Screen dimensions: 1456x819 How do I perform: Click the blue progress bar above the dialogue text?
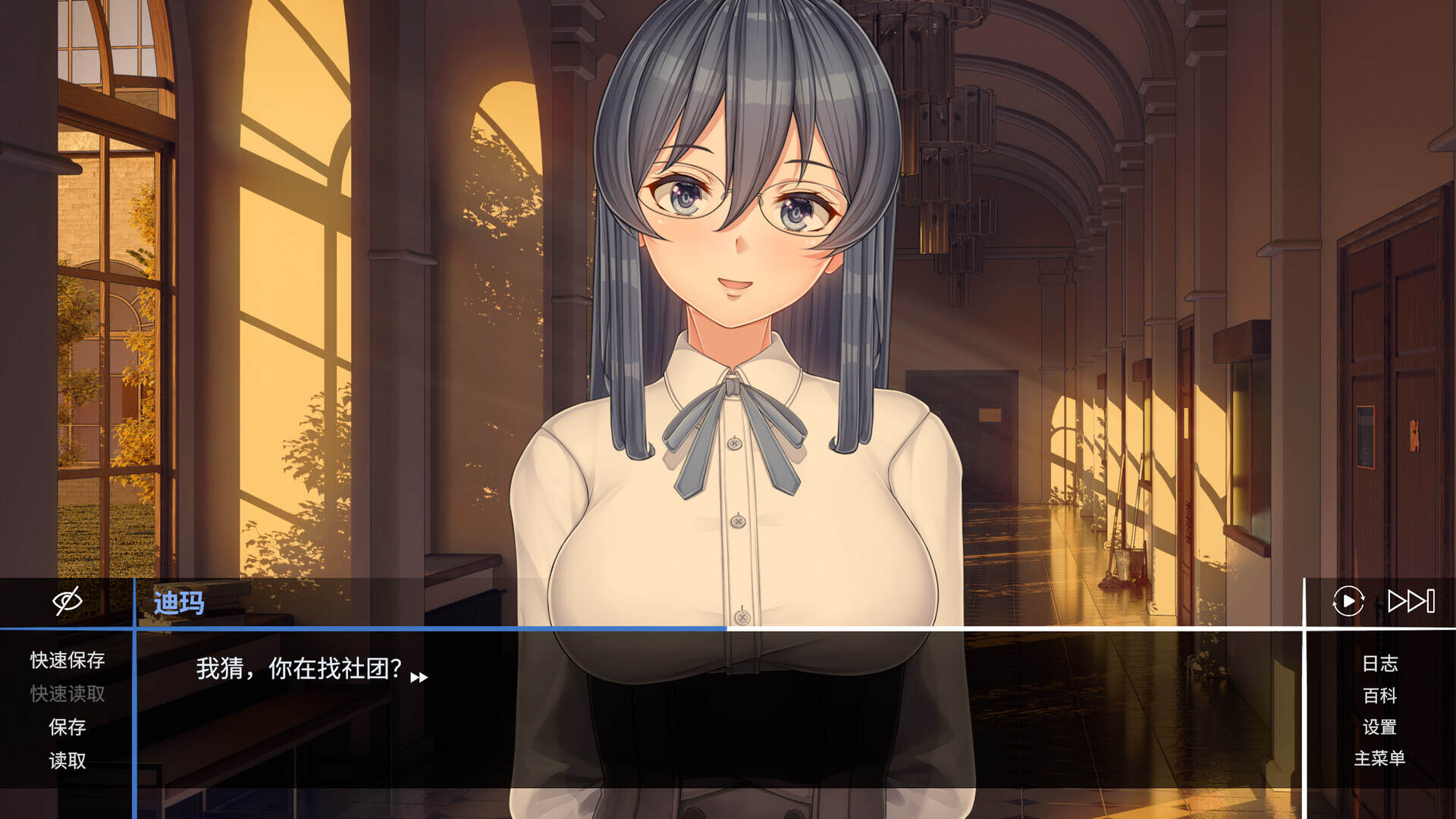tap(432, 629)
